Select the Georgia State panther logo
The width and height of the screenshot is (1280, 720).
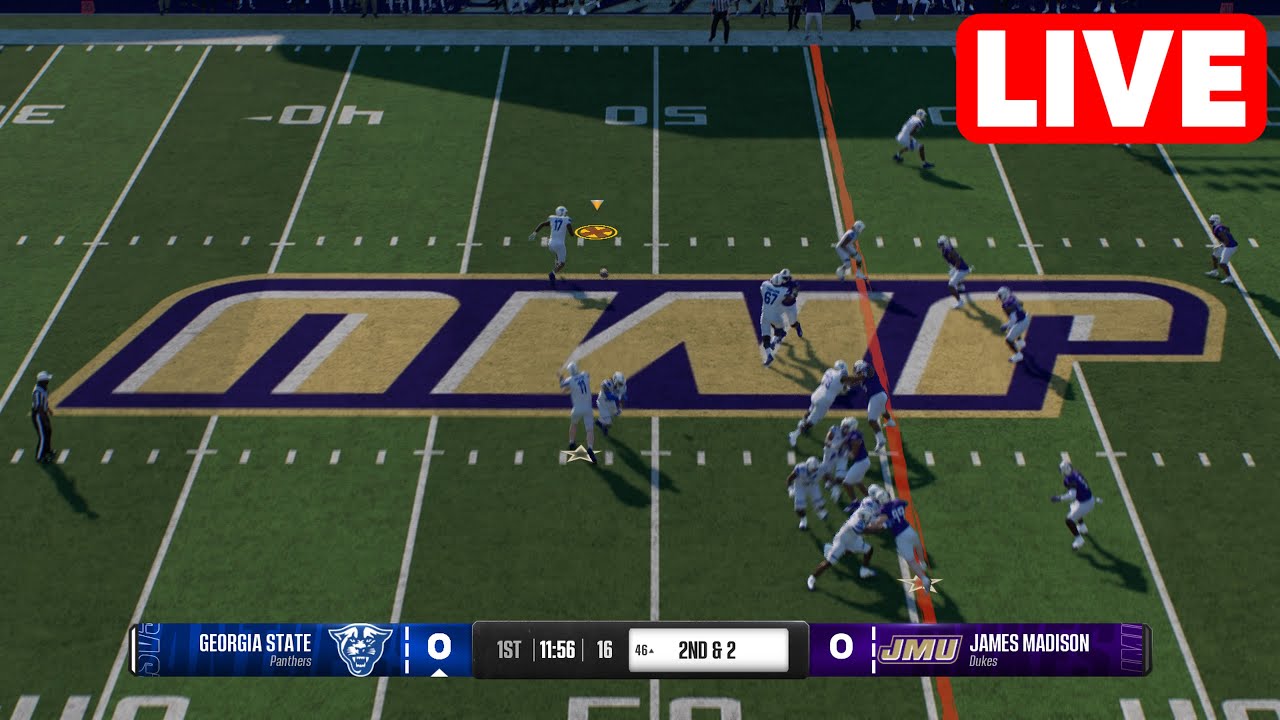[360, 649]
